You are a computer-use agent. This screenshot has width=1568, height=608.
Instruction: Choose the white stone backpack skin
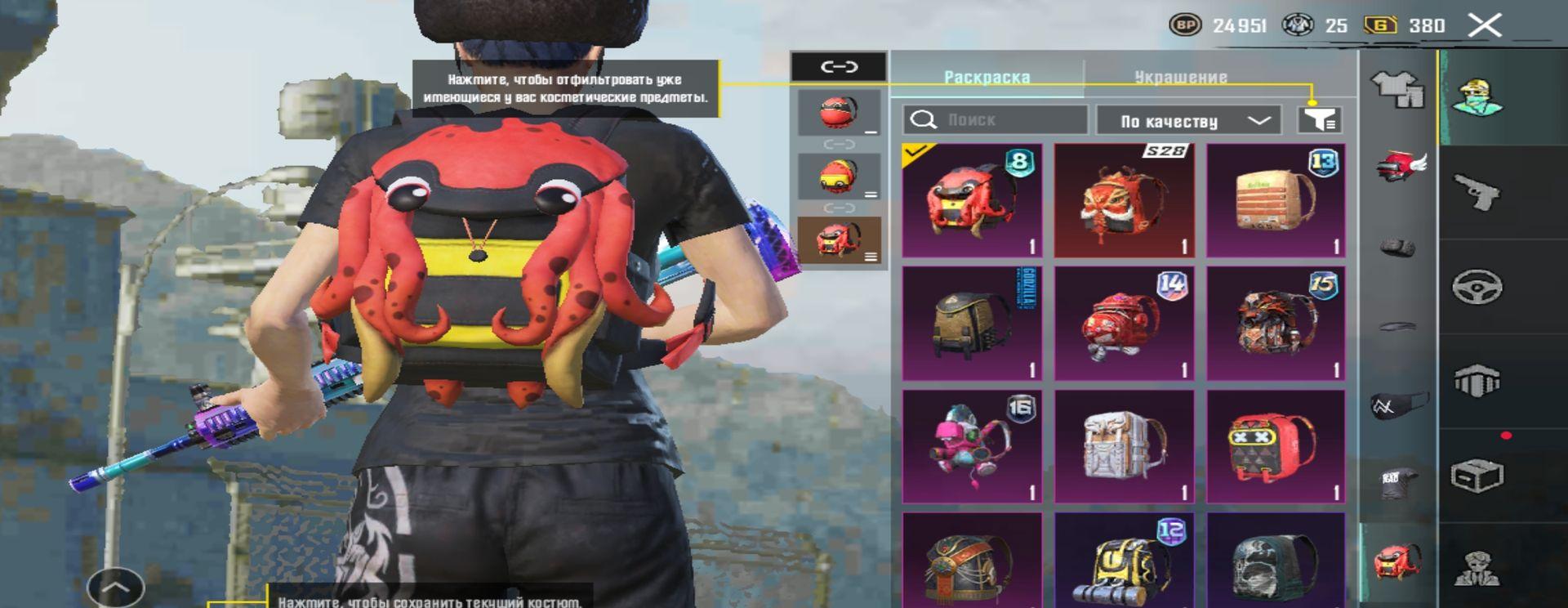[x=1124, y=446]
